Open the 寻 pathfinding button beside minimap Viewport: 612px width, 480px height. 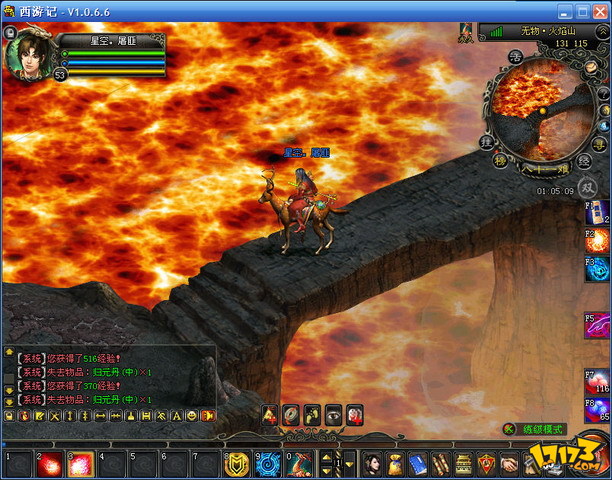point(599,145)
